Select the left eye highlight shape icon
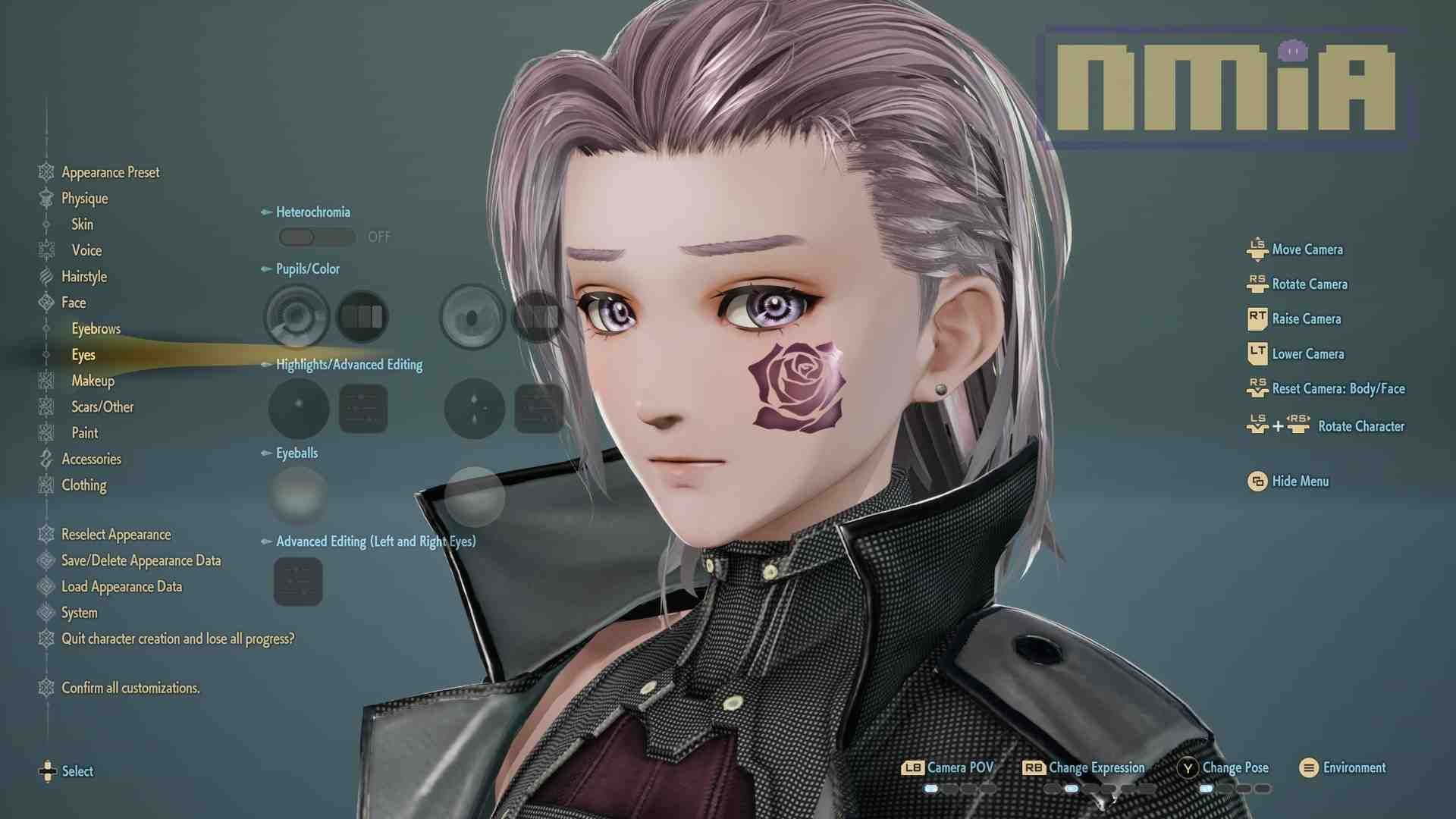The image size is (1456, 819). [297, 408]
